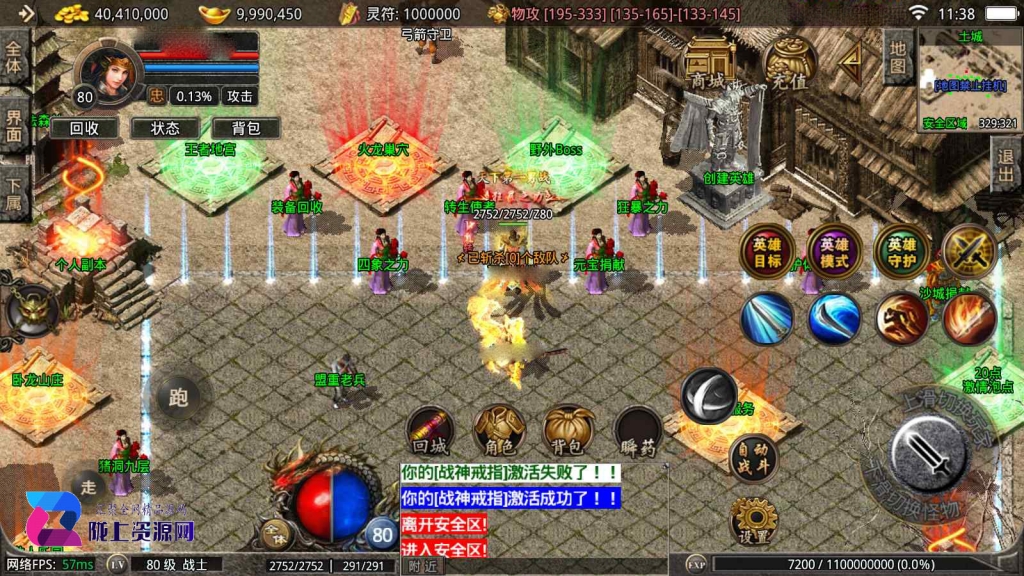Screen dimensions: 1024x576
Task: Toggle the 跑 run button
Action: [178, 397]
